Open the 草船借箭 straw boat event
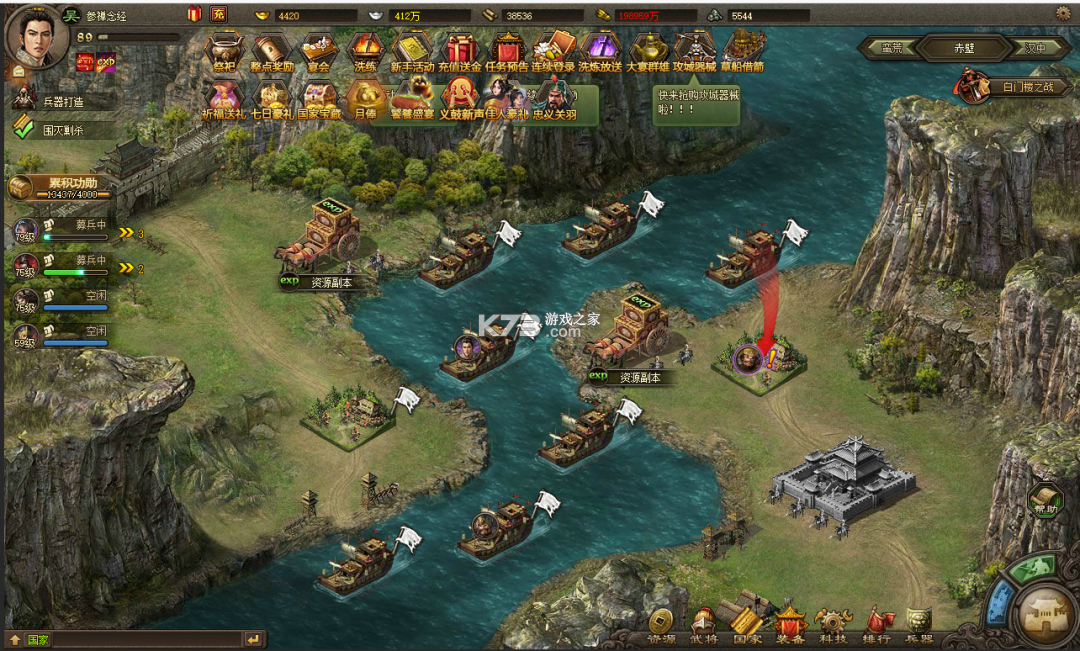Viewport: 1080px width, 651px height. 743,51
